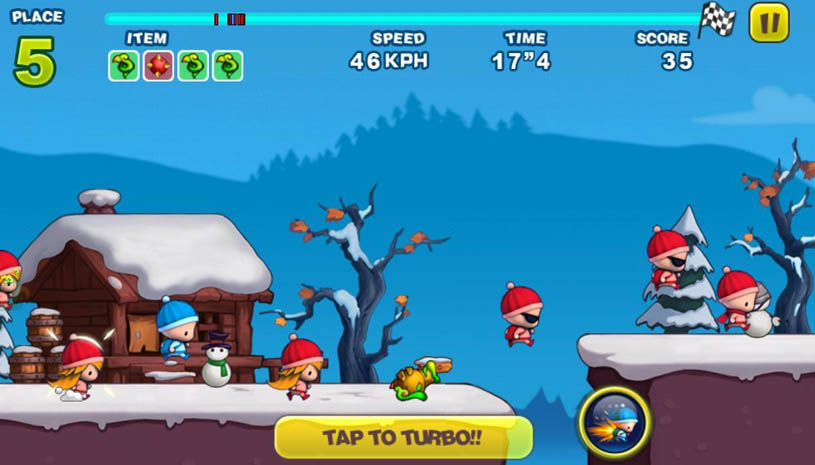Viewport: 815px width, 465px height.
Task: Activate the round character dash icon
Action: tap(614, 421)
